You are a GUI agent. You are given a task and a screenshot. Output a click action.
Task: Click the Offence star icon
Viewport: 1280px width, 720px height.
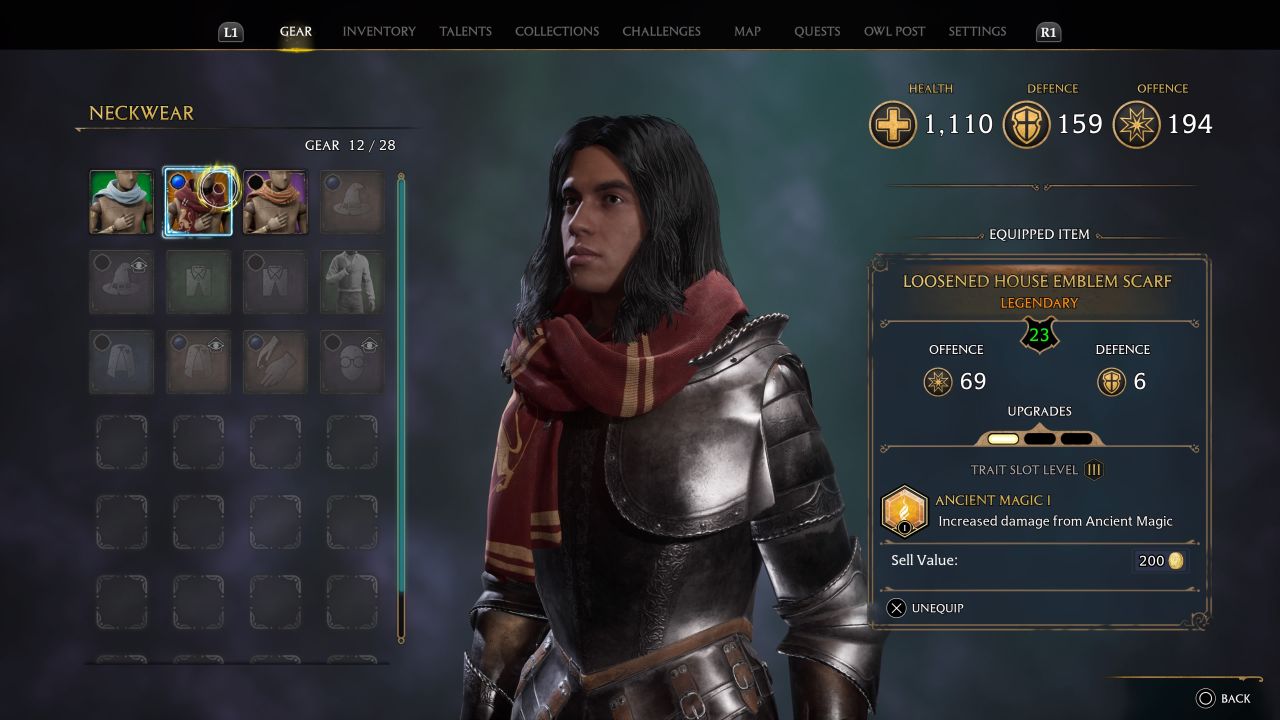(x=1135, y=124)
